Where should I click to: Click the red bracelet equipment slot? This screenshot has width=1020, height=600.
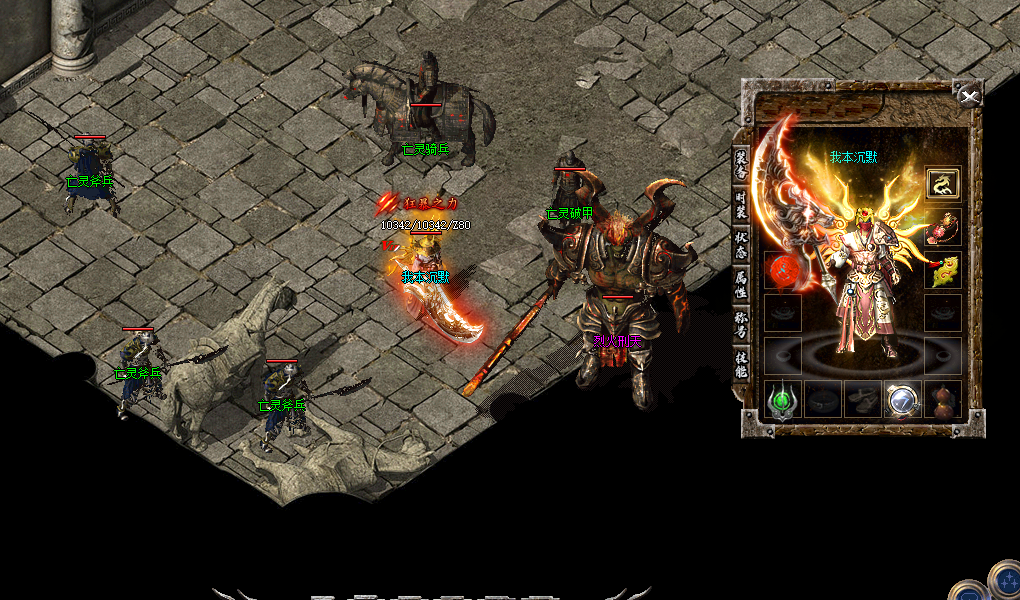click(x=942, y=228)
